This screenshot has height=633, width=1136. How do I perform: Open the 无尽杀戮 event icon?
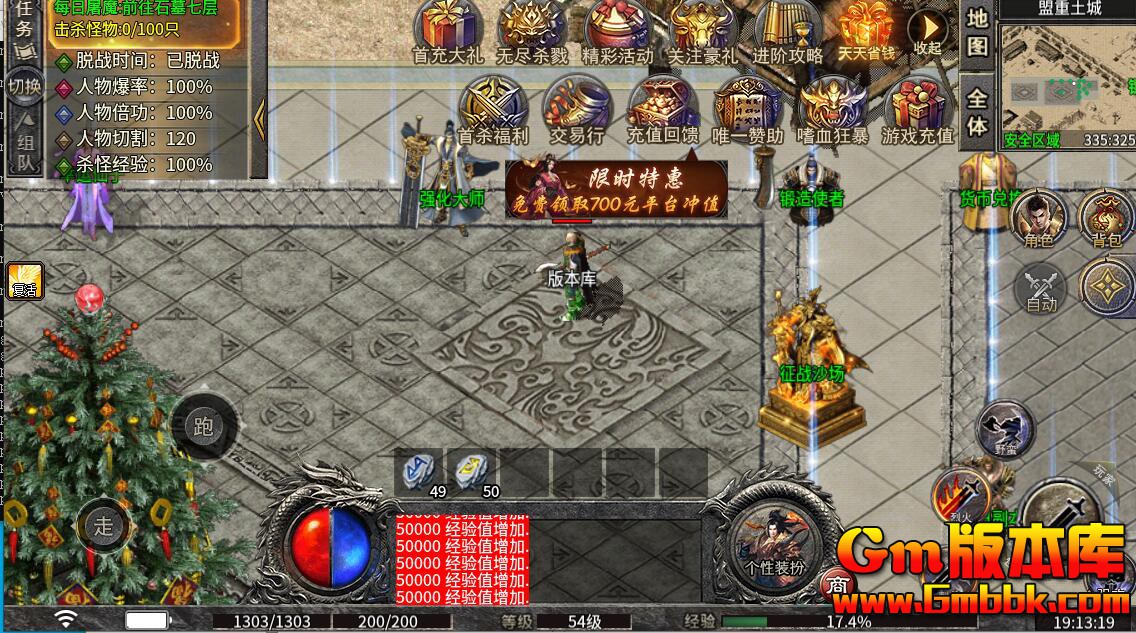(x=532, y=31)
